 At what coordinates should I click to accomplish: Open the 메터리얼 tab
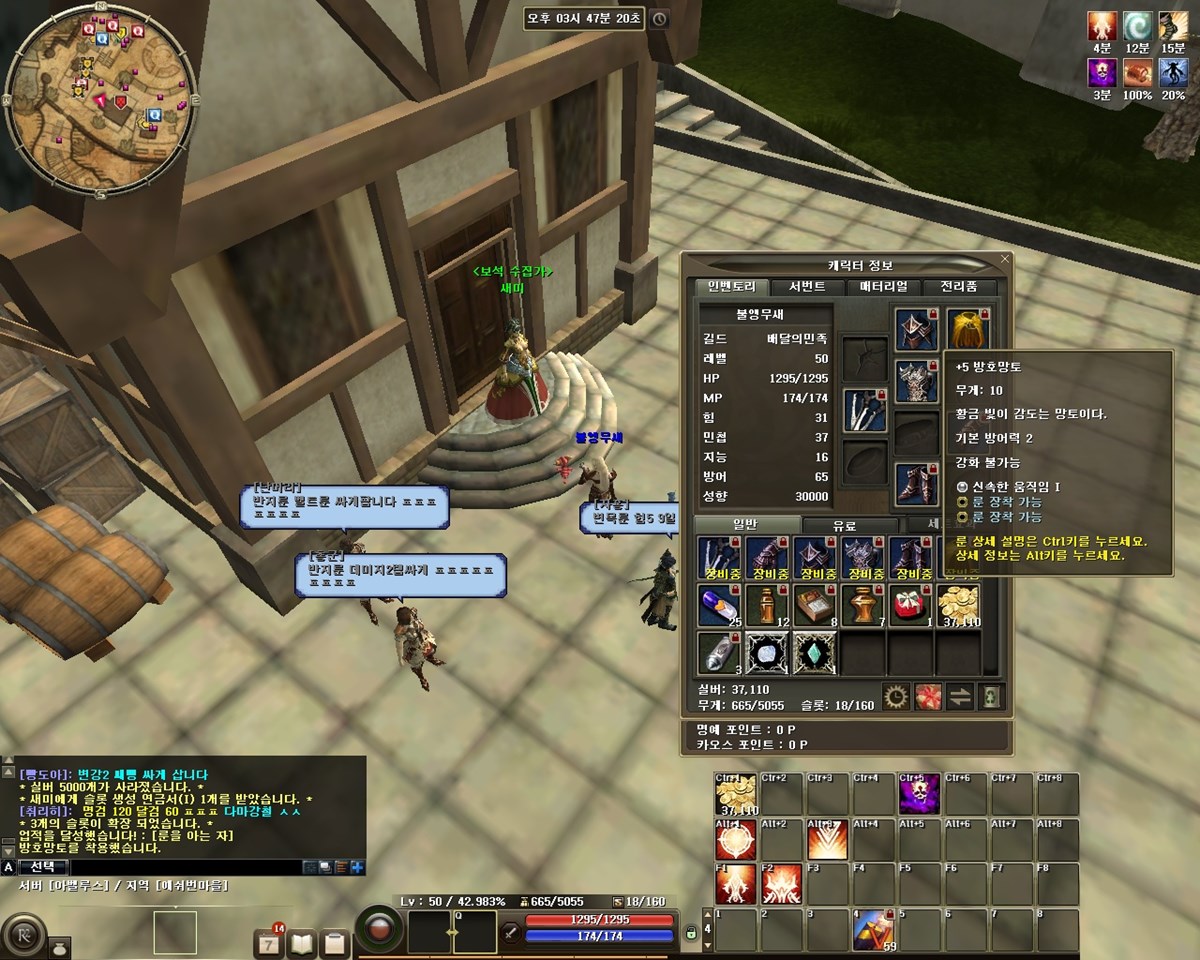click(x=882, y=287)
